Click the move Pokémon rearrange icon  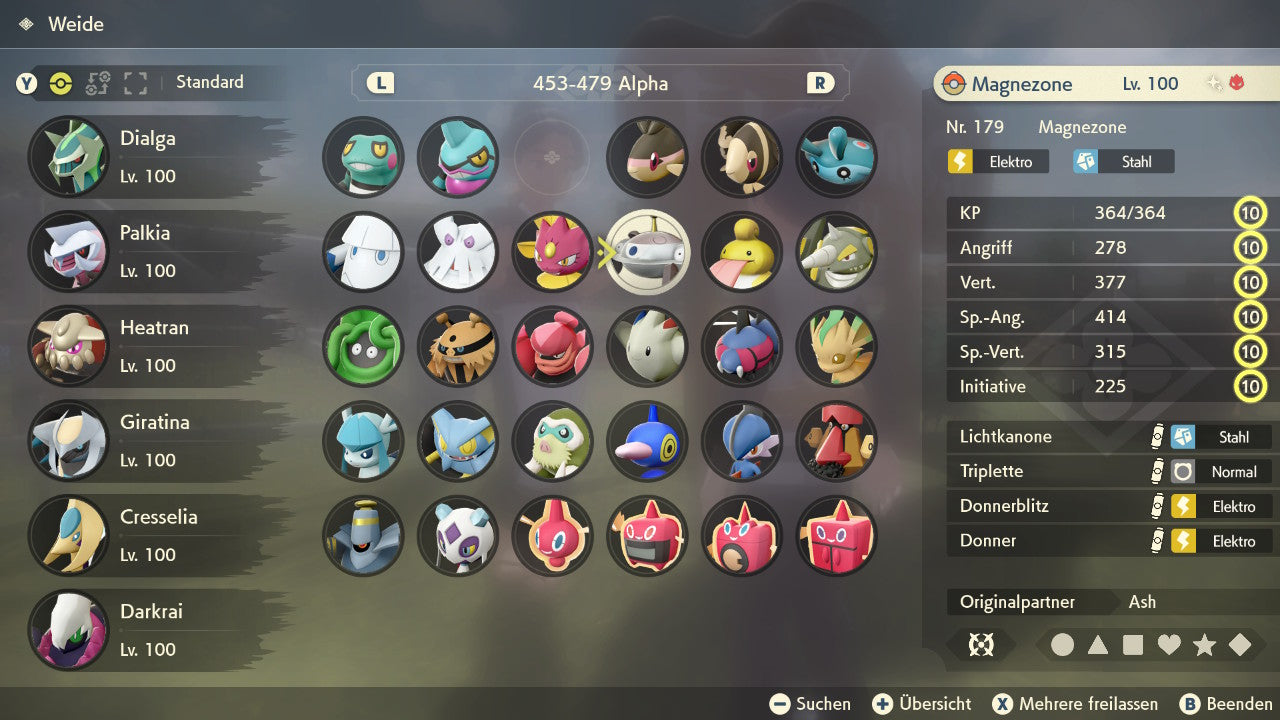click(x=97, y=84)
